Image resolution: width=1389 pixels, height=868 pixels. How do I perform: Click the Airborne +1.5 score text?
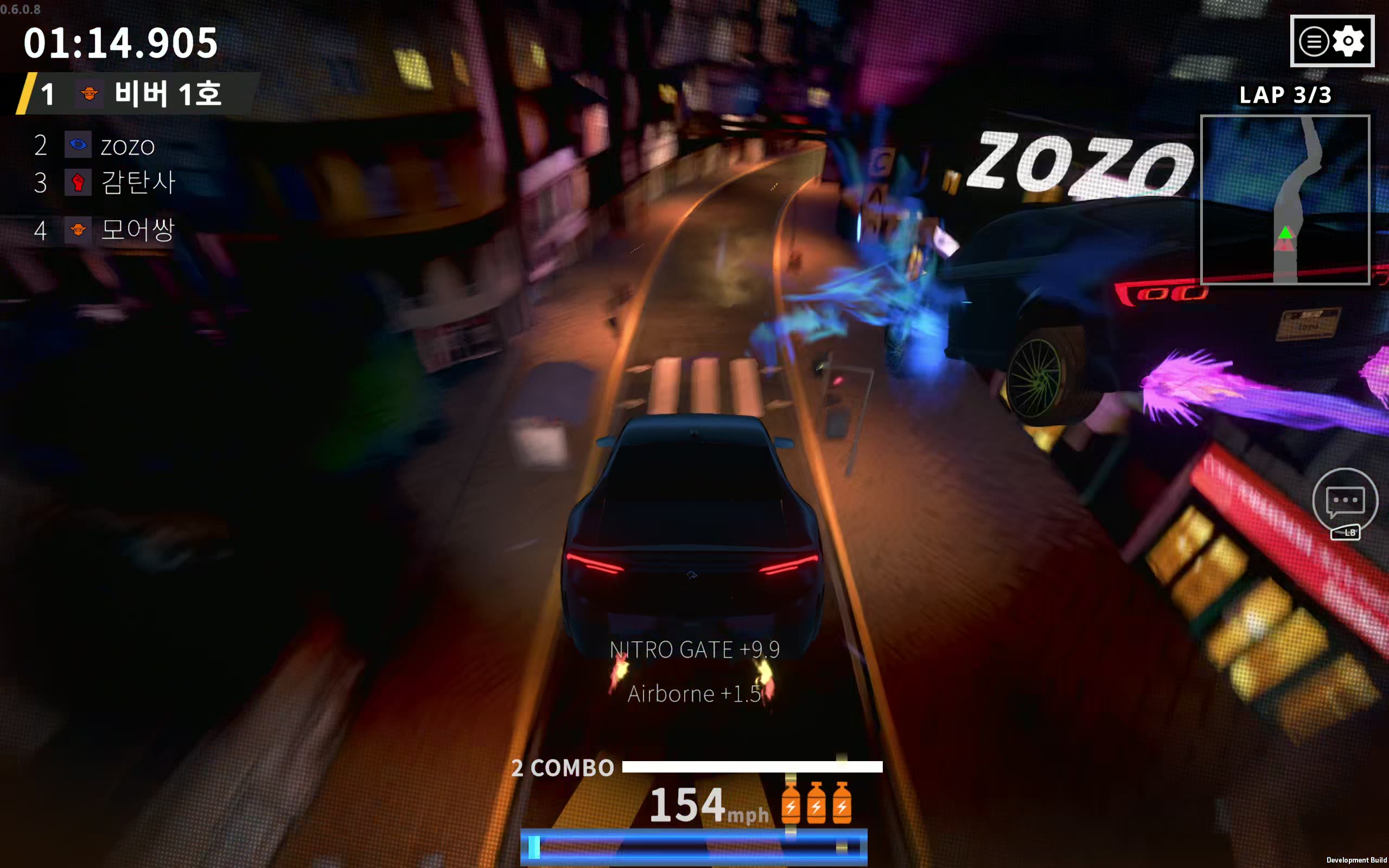[694, 693]
